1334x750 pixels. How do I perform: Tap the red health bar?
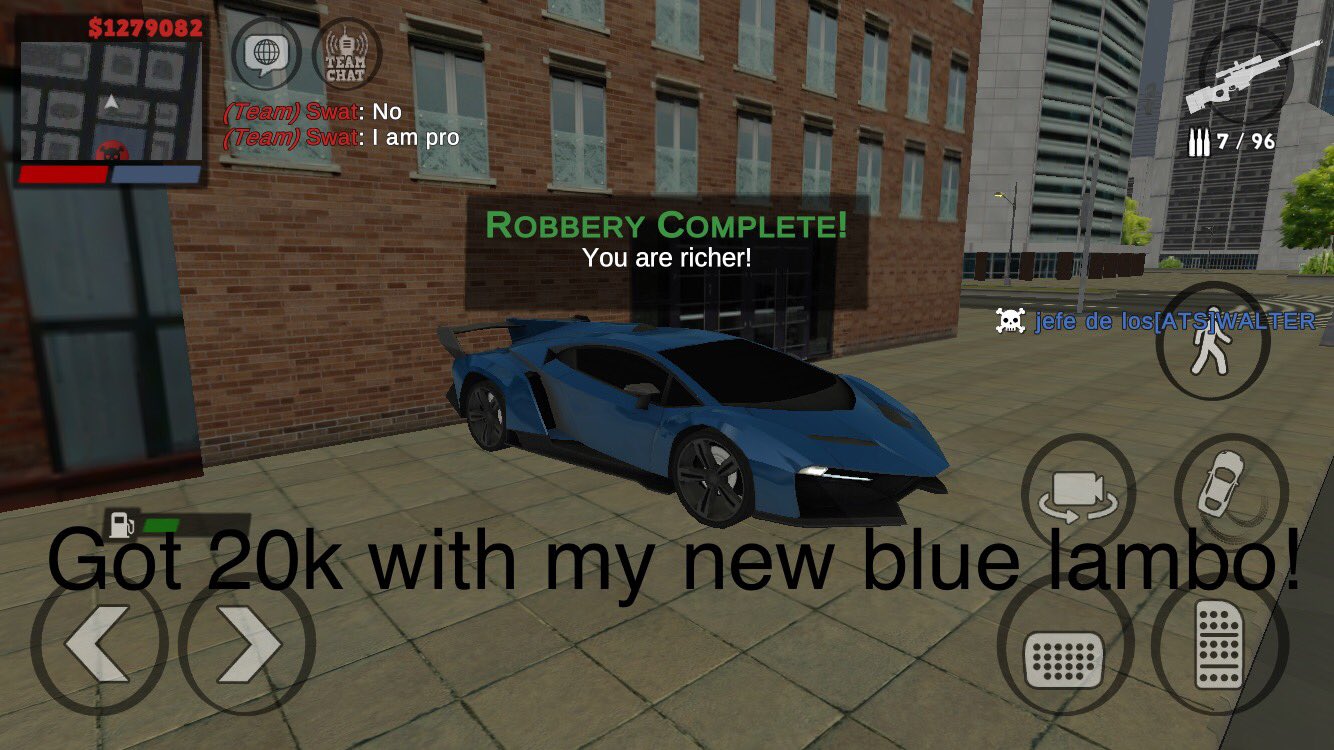(x=65, y=172)
